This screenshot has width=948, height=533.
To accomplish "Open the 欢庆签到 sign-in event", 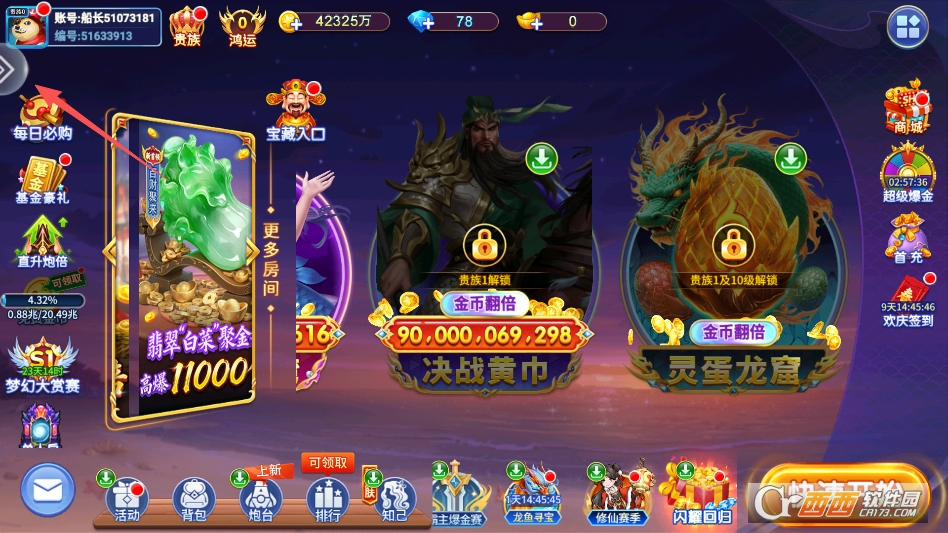I will [x=907, y=300].
